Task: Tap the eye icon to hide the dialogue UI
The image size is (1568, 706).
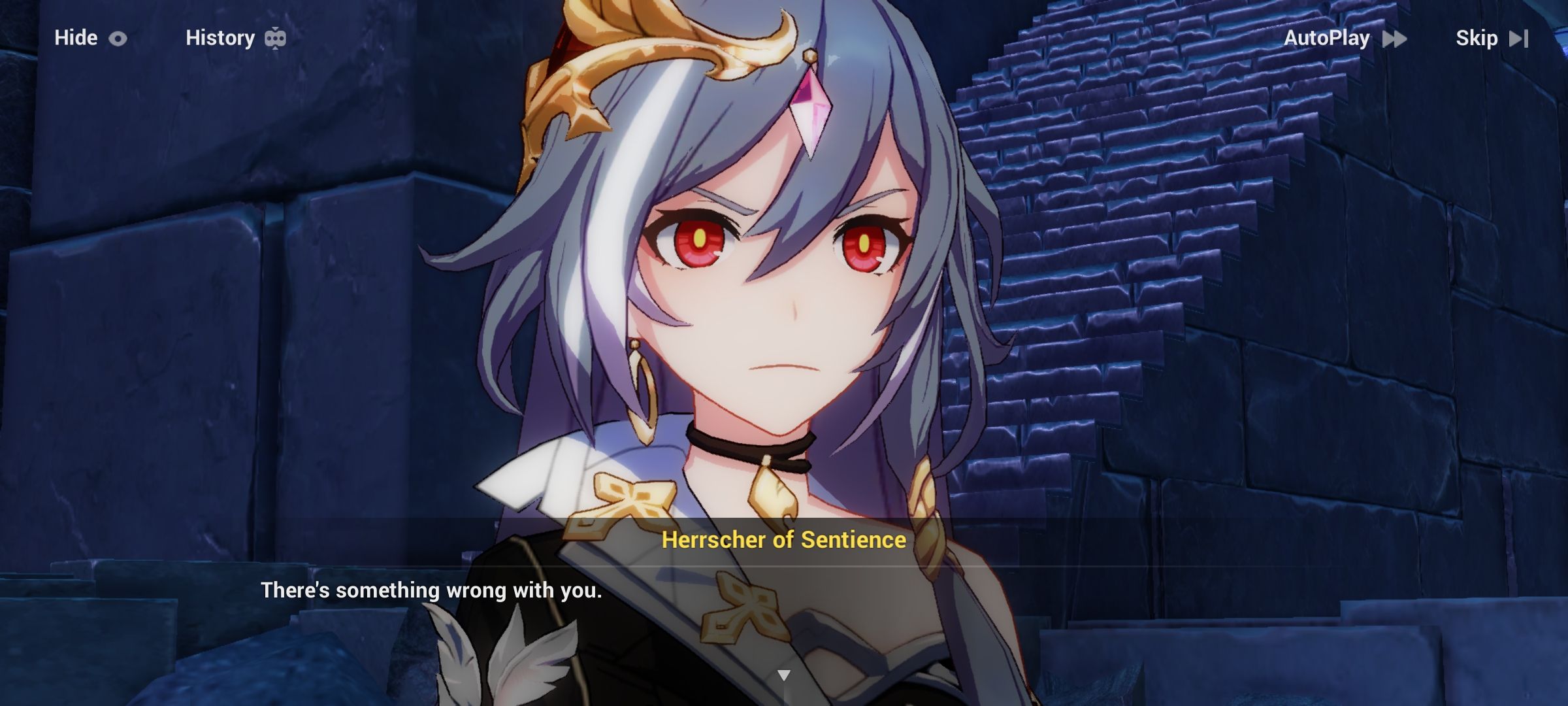Action: click(x=116, y=38)
